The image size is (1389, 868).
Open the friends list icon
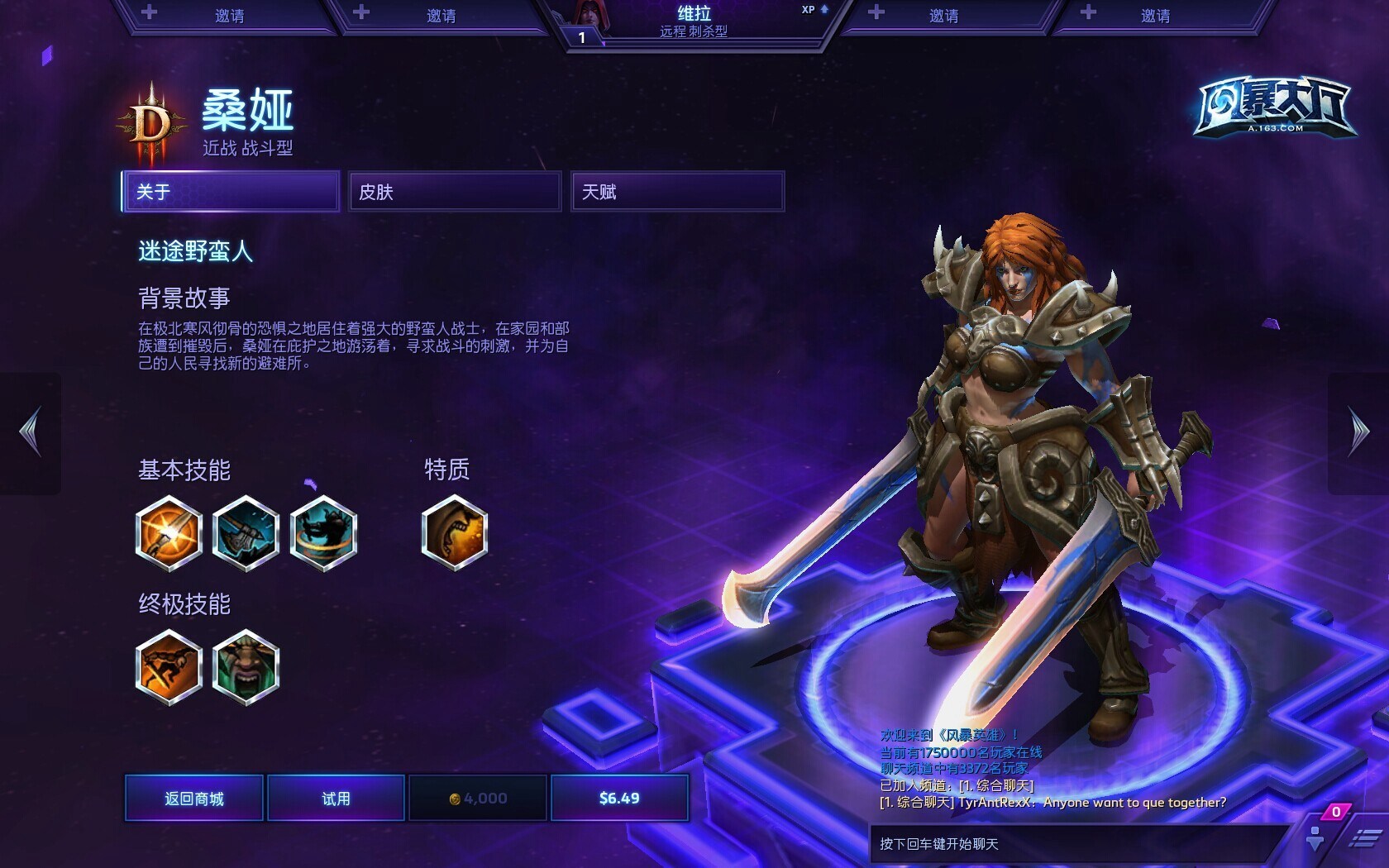click(1315, 838)
